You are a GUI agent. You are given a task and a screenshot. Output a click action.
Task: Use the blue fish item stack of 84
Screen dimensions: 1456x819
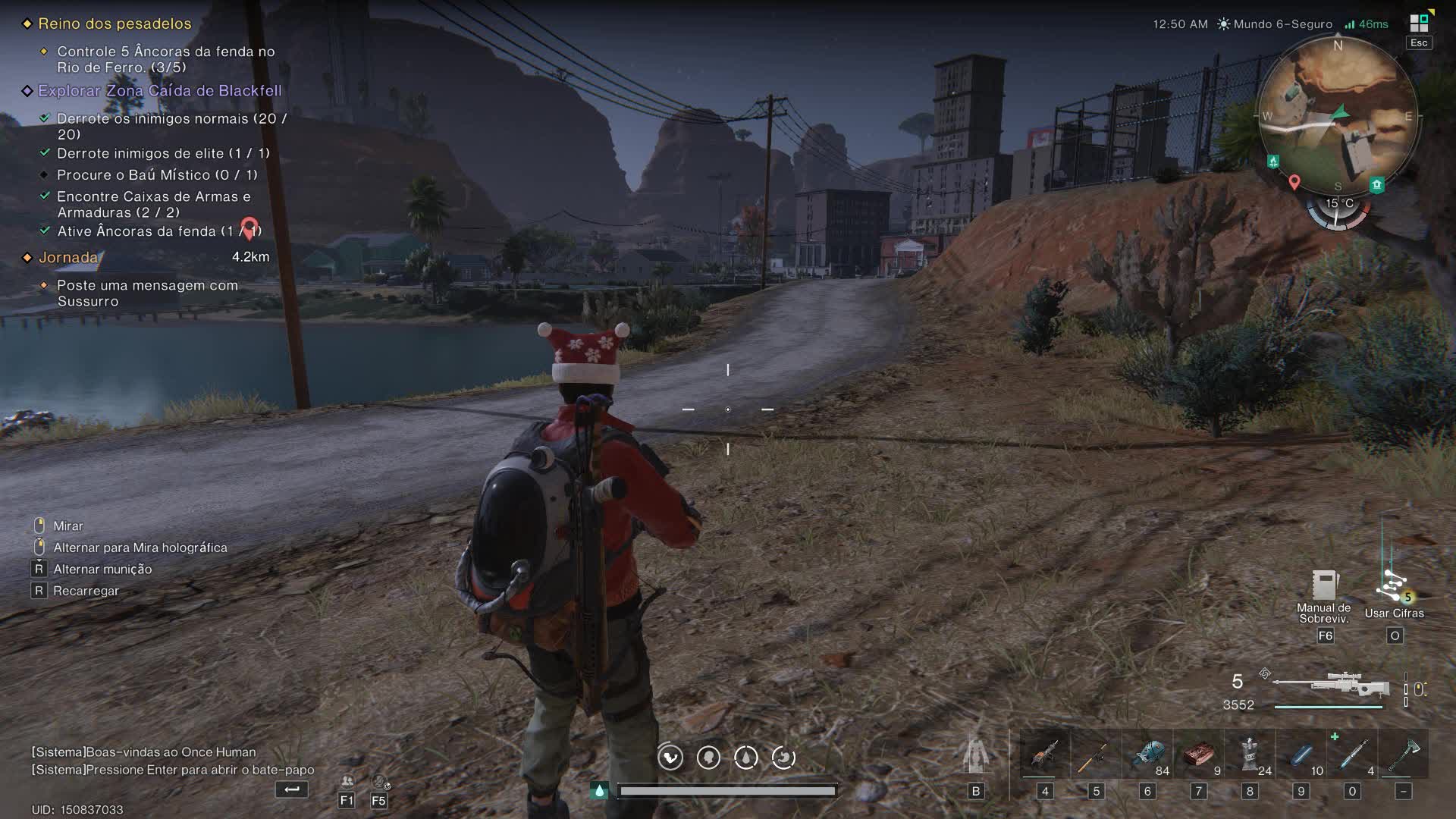pyautogui.click(x=1147, y=755)
